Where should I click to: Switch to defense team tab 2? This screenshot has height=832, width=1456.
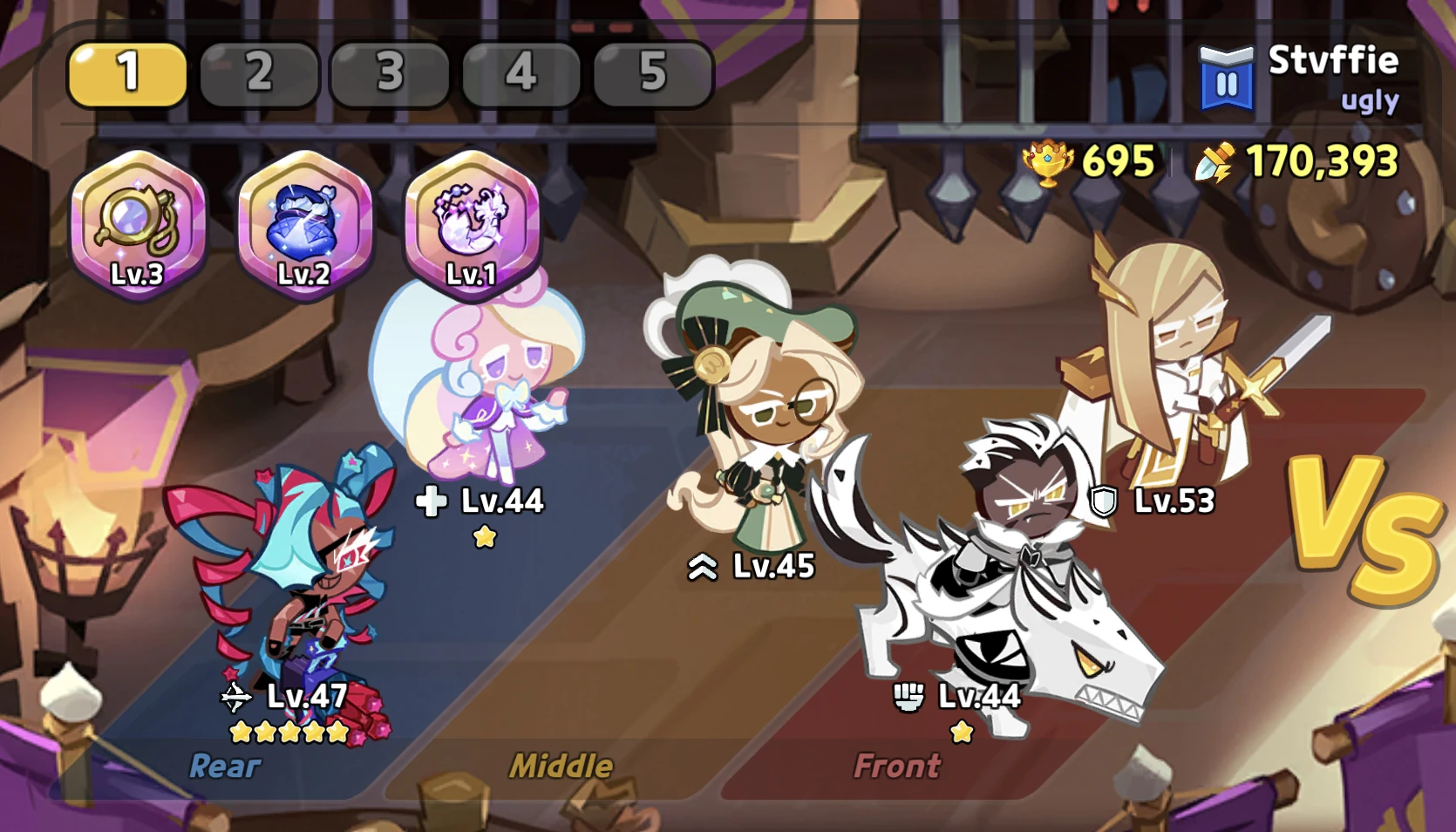click(258, 74)
